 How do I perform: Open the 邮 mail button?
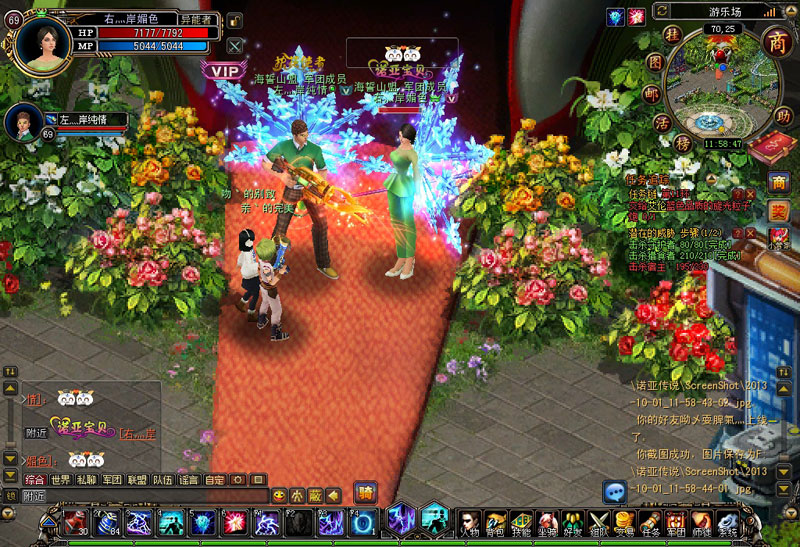click(x=650, y=93)
